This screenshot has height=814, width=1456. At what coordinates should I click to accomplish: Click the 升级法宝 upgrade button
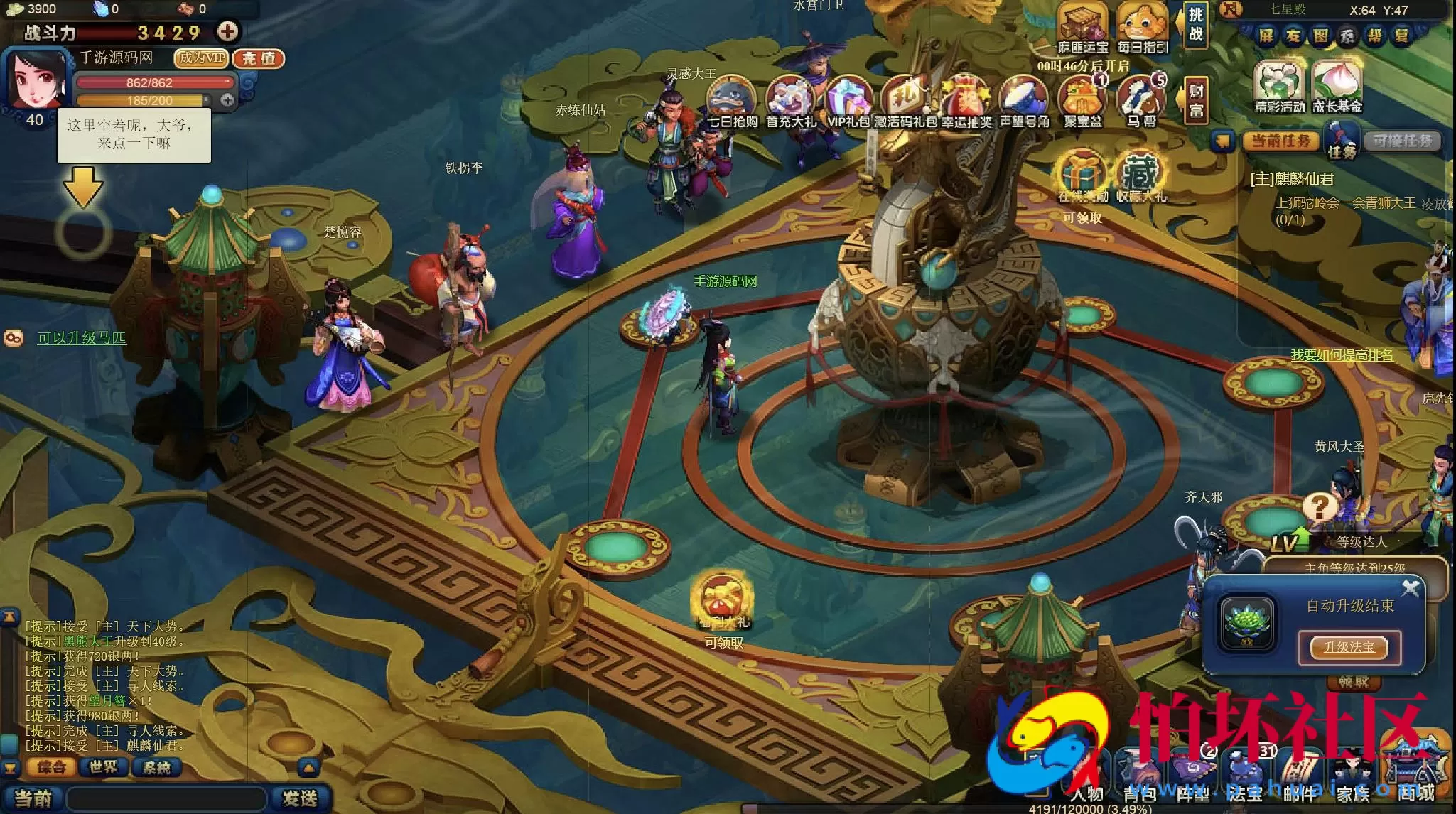coord(1349,647)
